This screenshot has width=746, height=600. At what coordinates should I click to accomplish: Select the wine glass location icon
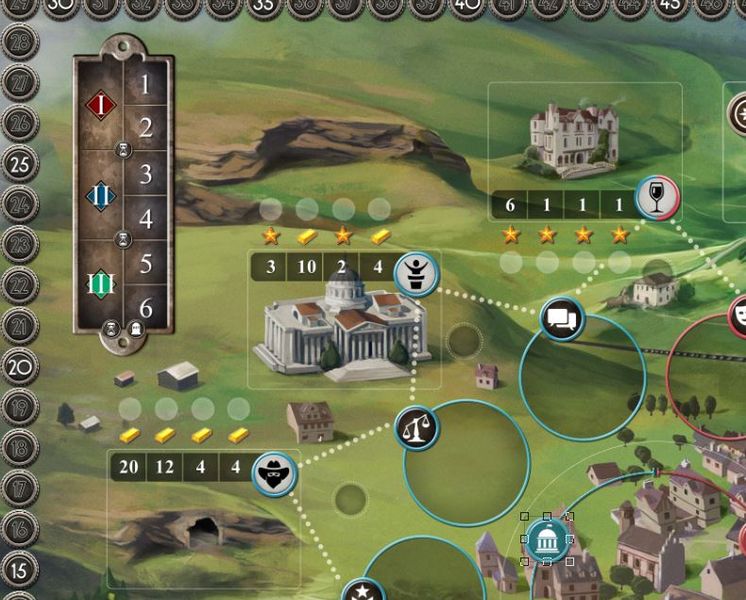657,200
